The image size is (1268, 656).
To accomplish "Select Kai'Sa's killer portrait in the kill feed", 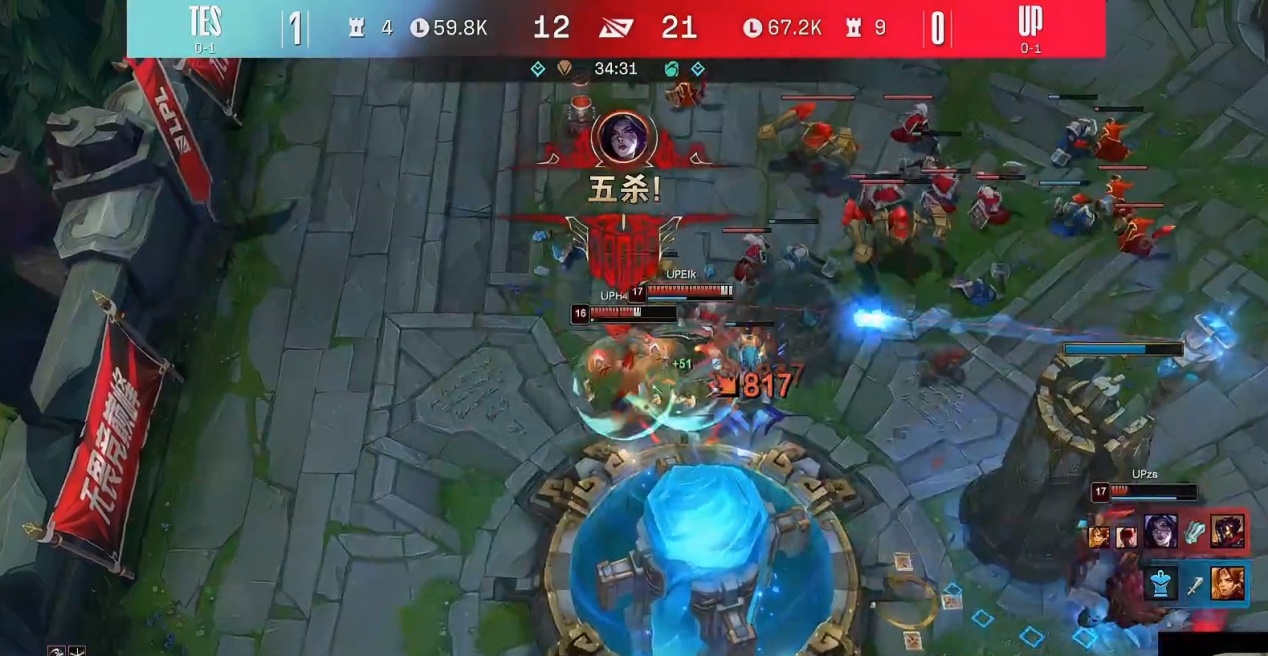I will [1160, 530].
